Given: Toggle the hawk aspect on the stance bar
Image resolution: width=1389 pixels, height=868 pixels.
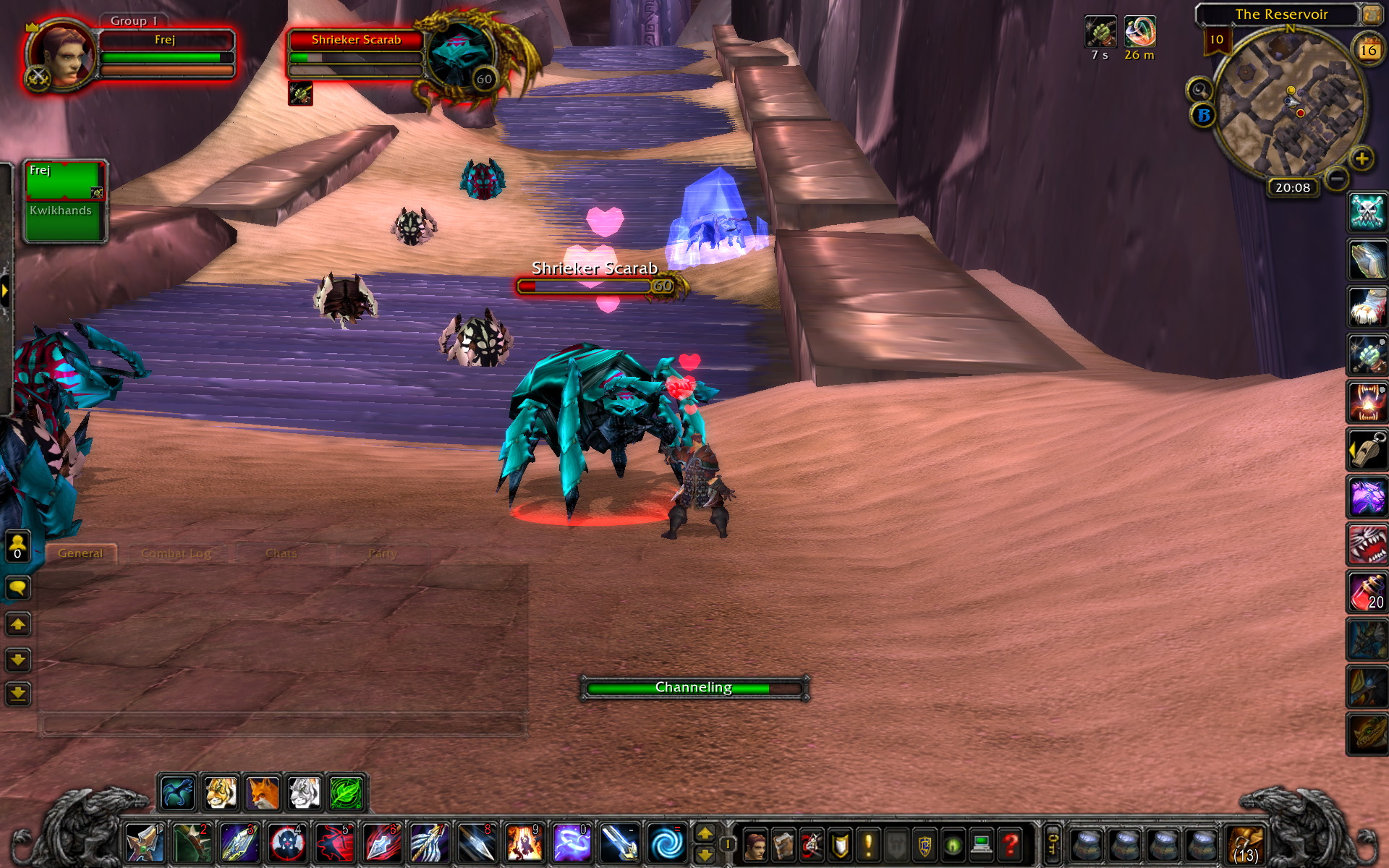Looking at the screenshot, I should pos(177,793).
